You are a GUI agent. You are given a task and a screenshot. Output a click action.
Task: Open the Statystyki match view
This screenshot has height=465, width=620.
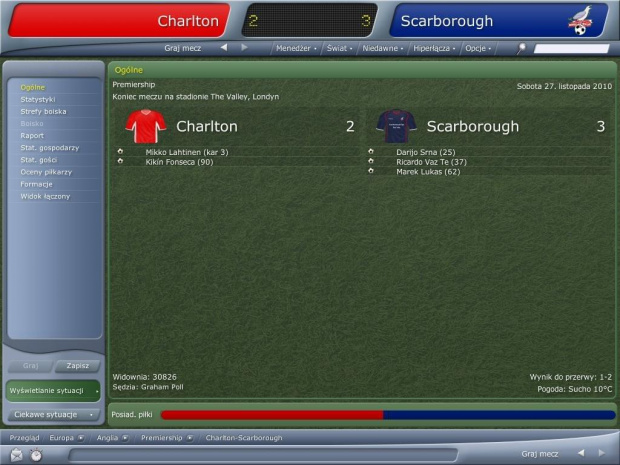pos(38,99)
